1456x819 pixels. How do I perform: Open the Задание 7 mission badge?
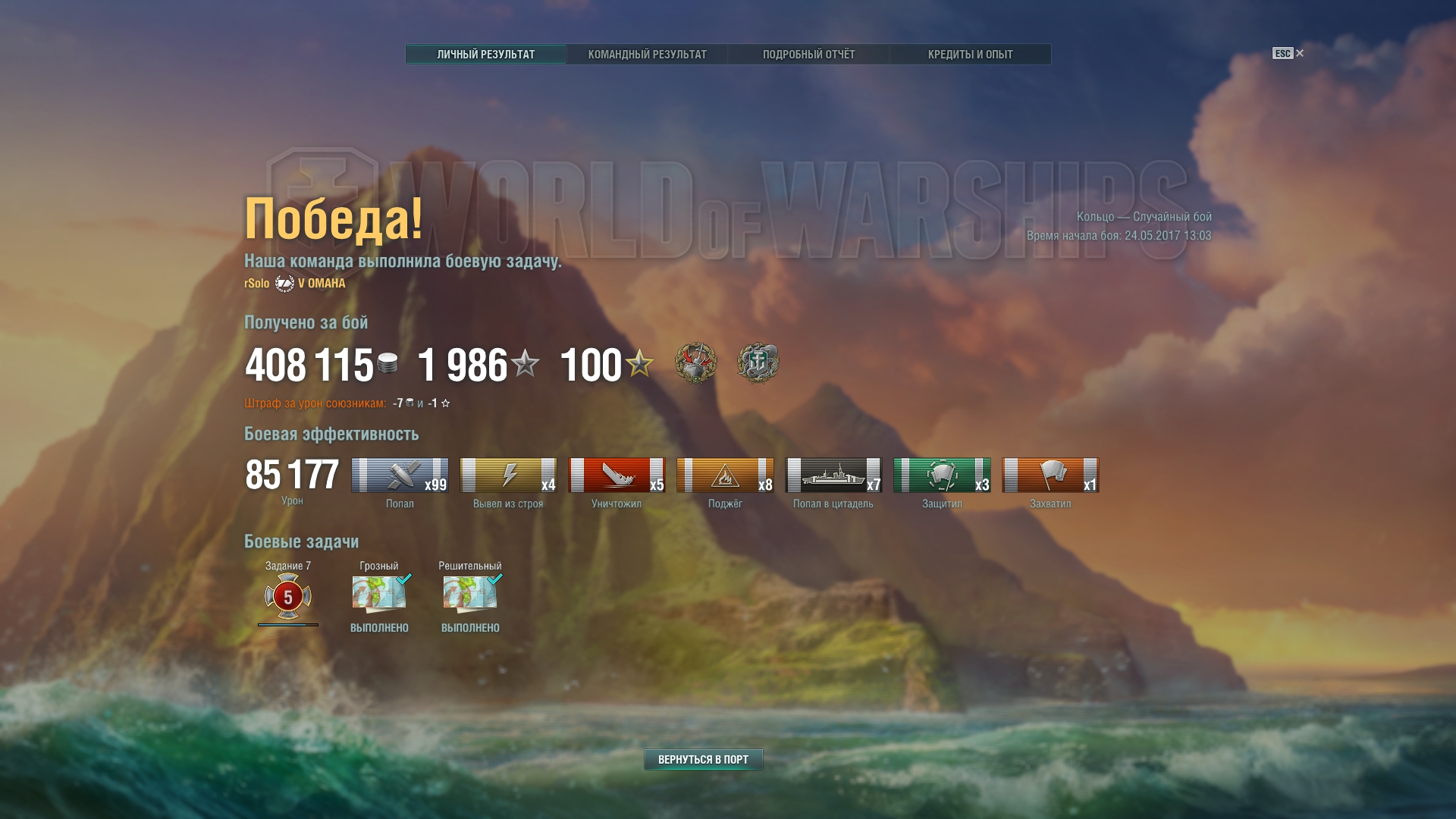[288, 596]
